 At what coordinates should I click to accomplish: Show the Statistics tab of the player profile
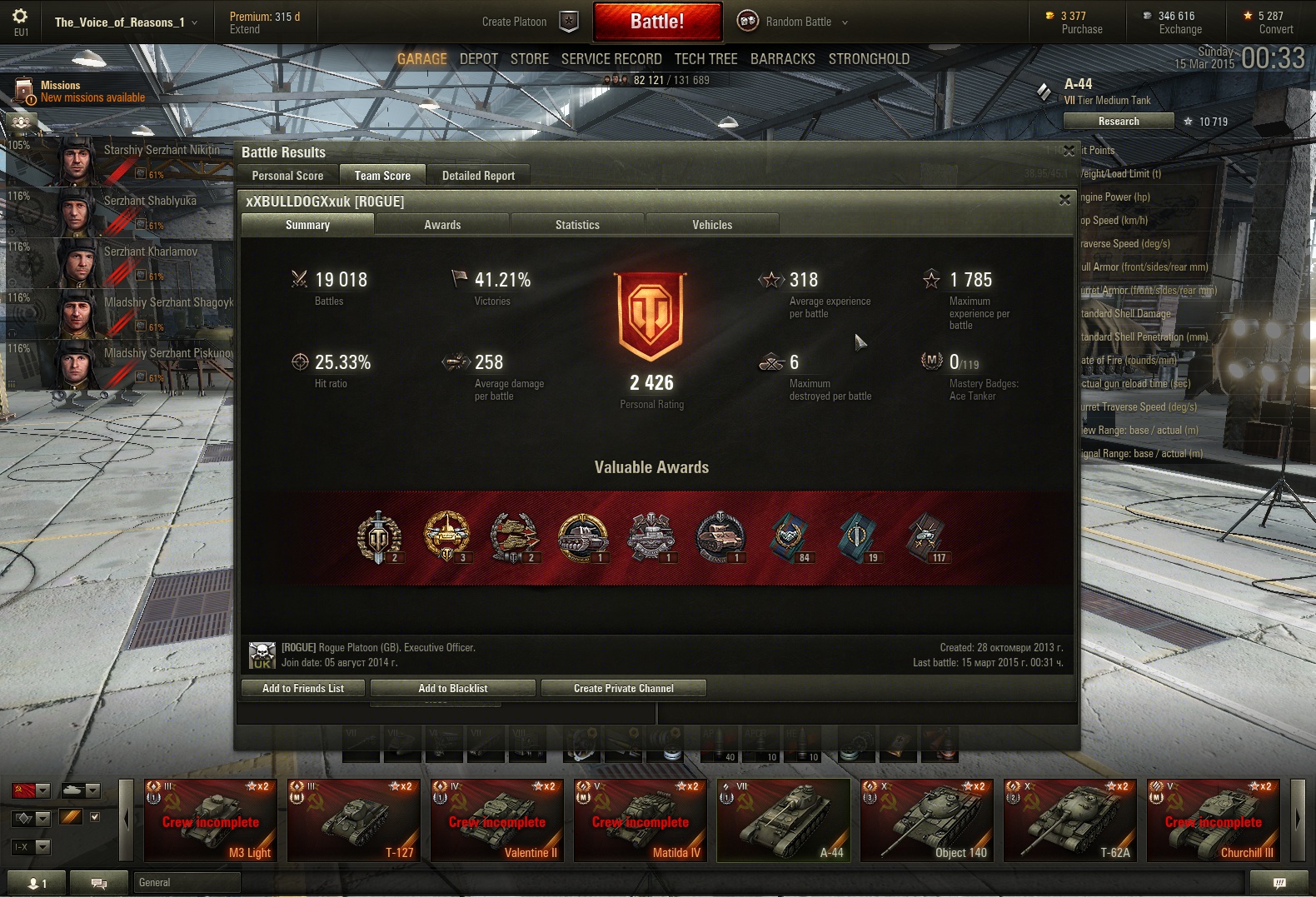[577, 225]
